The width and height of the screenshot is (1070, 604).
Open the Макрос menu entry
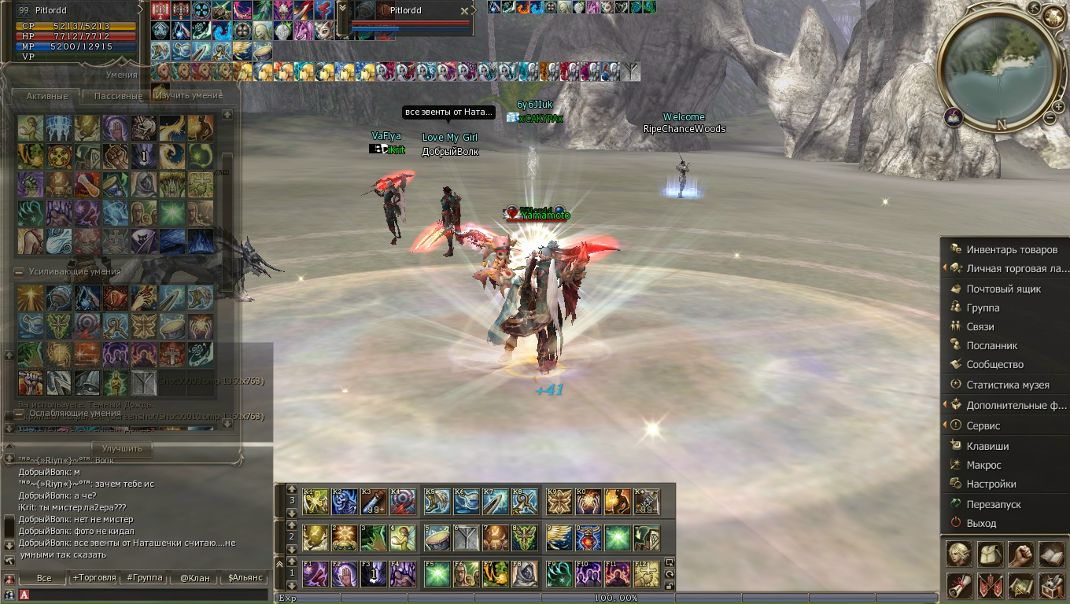[983, 465]
